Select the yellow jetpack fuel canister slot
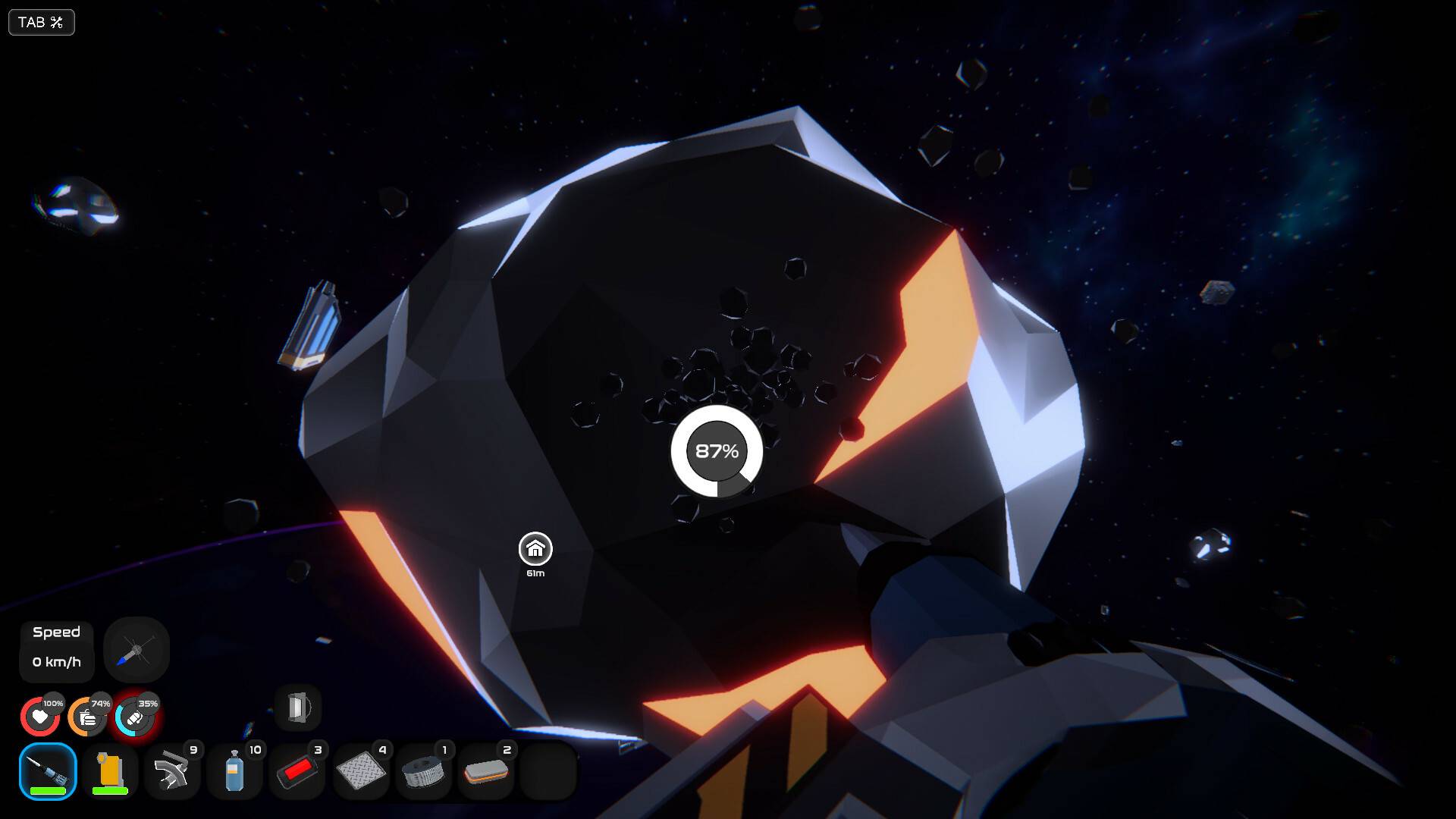 pyautogui.click(x=110, y=771)
